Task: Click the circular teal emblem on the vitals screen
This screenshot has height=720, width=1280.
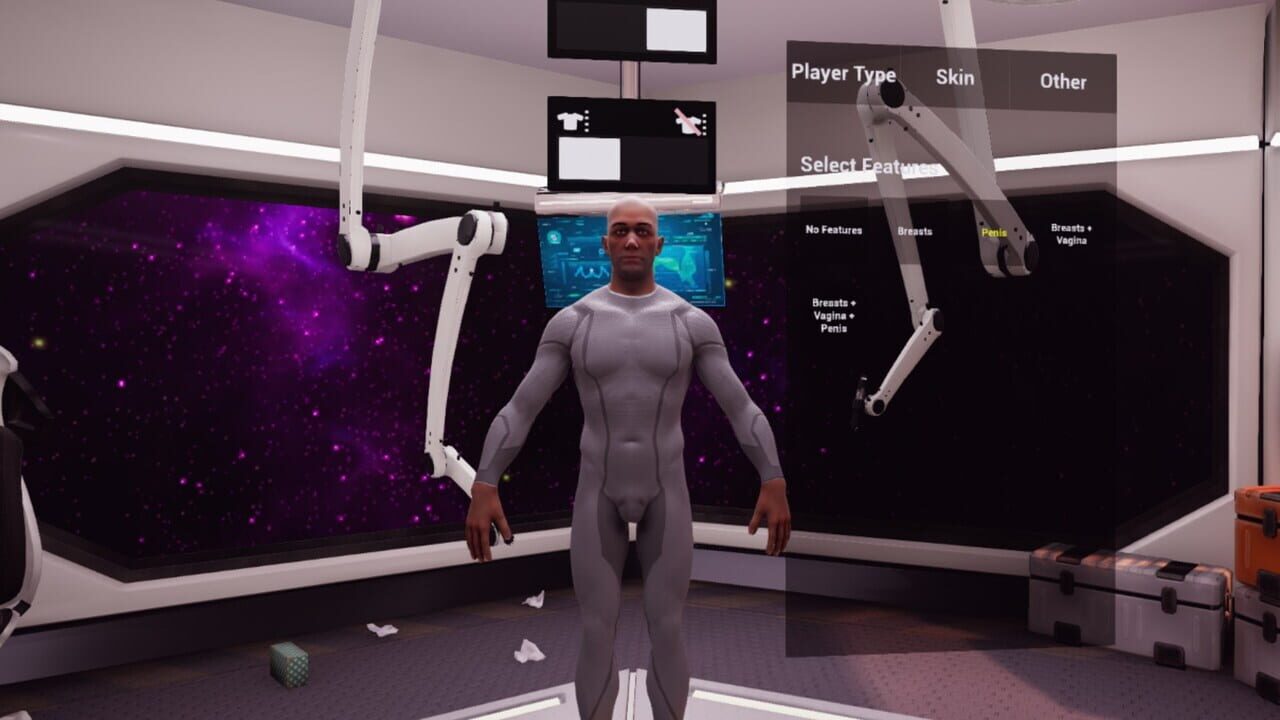Action: (x=554, y=237)
